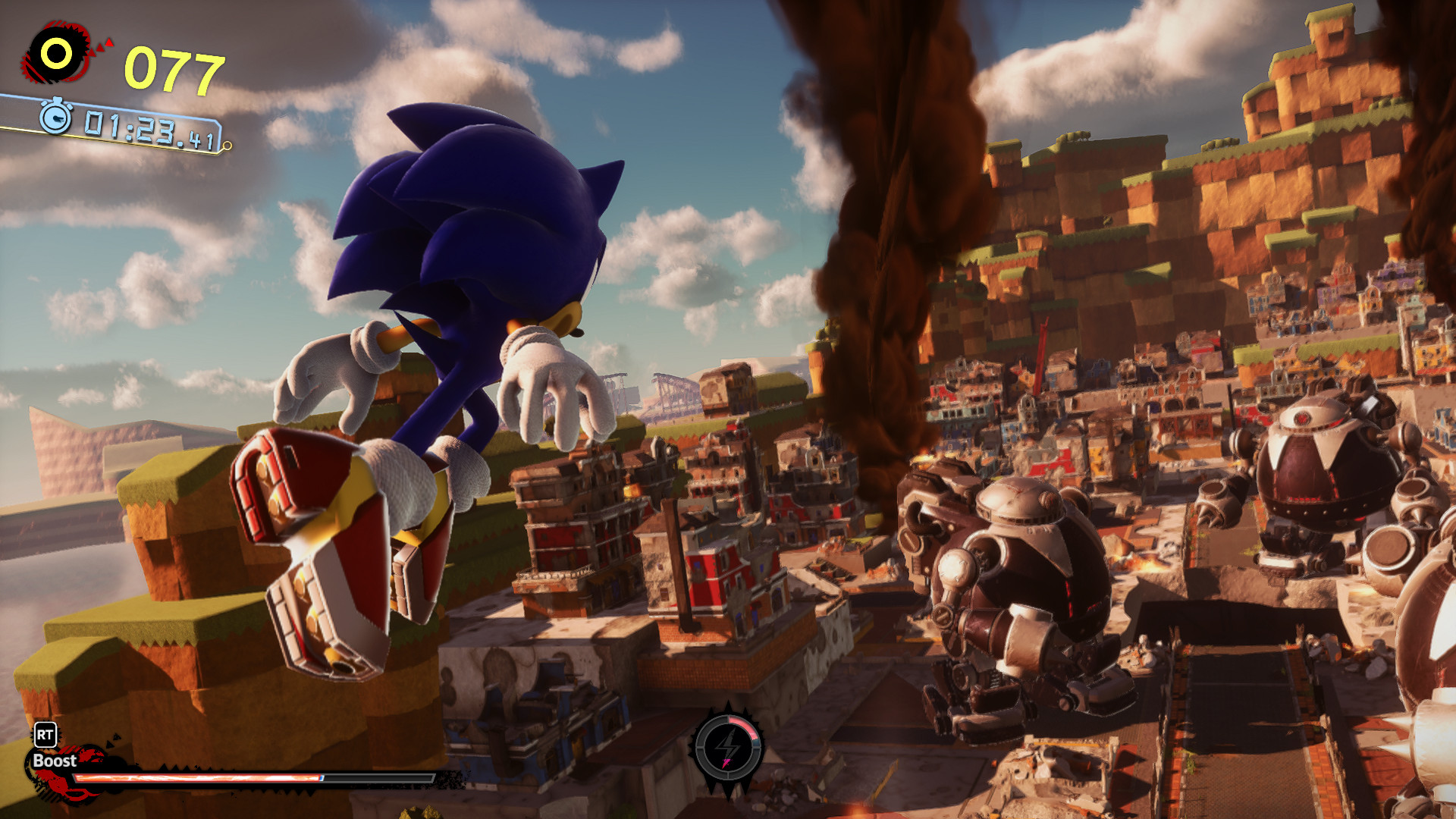The height and width of the screenshot is (819, 1456).
Task: Click the yellow ring symbol in the counter
Action: [57, 52]
